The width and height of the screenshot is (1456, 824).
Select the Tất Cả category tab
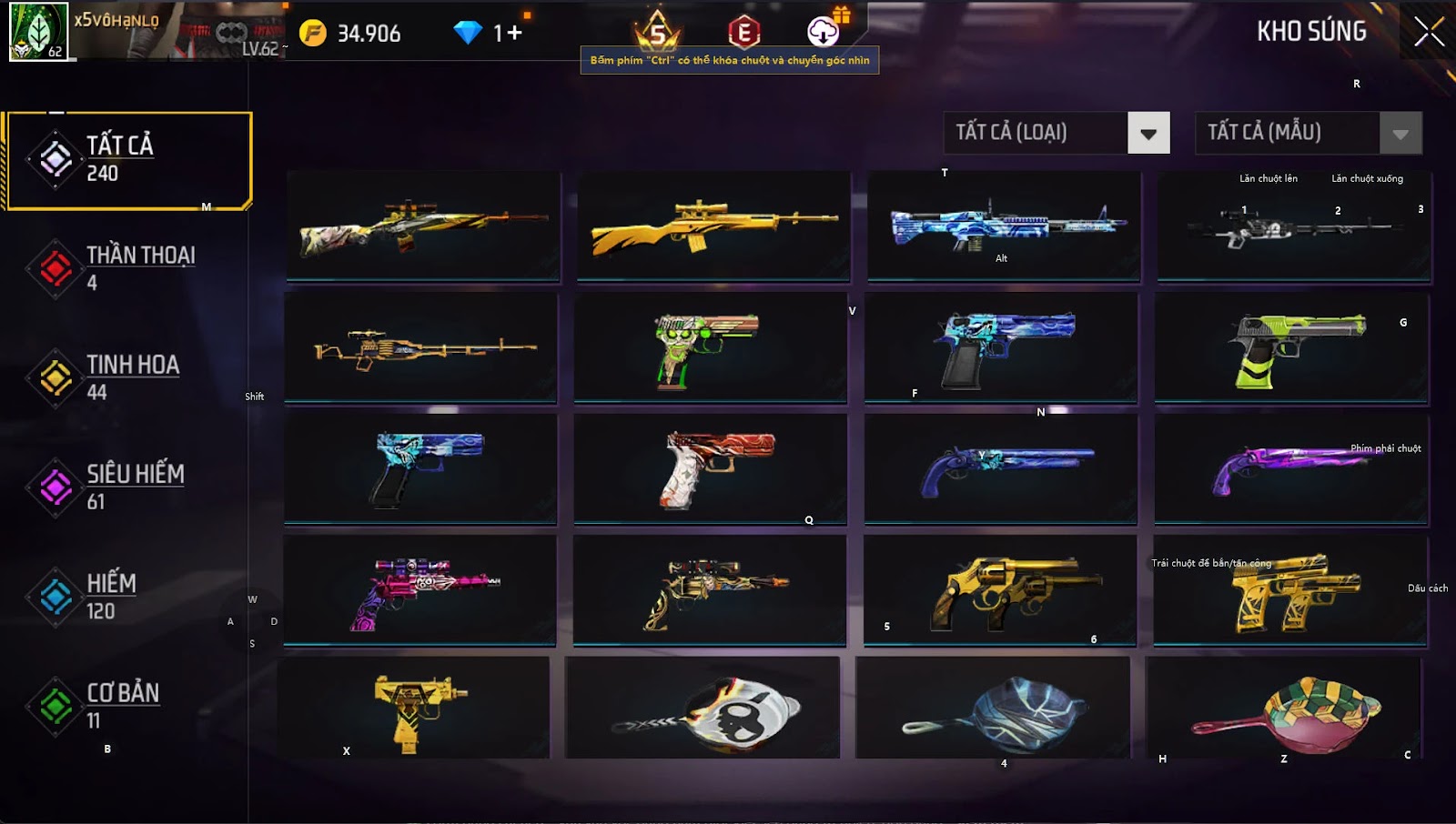[127, 160]
